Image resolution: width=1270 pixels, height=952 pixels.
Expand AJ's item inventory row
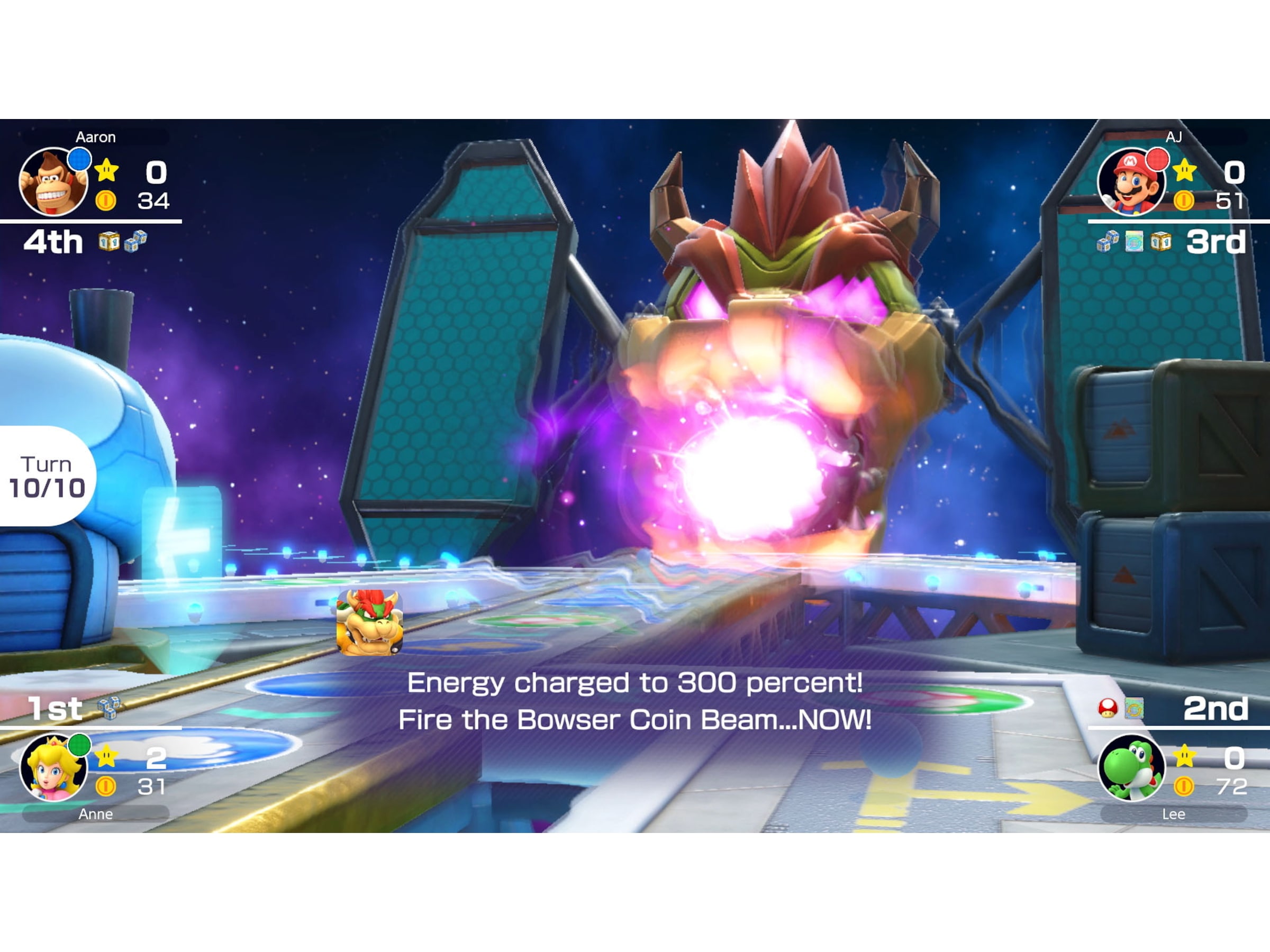(x=1134, y=242)
